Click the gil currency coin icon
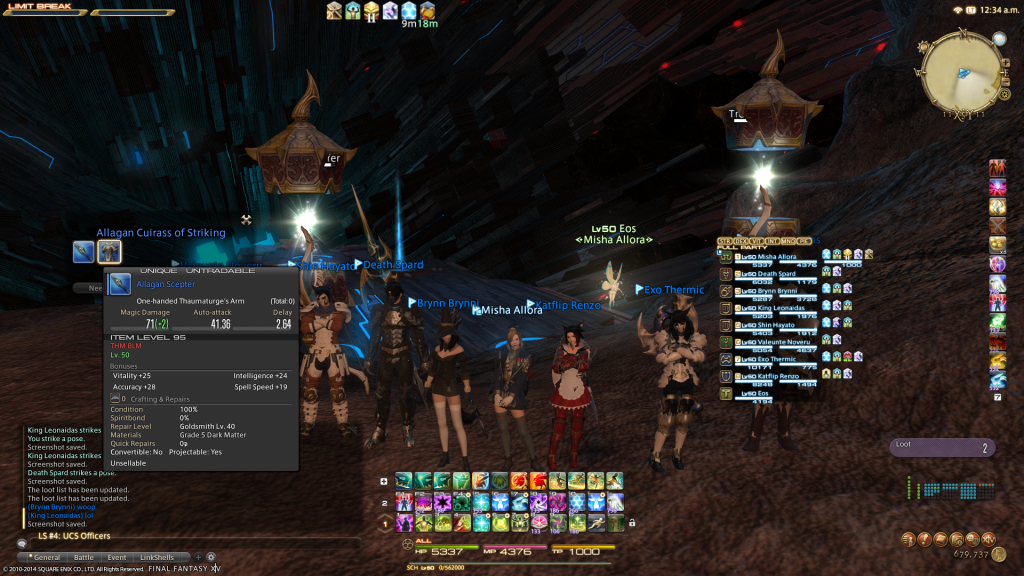This screenshot has width=1024, height=576. coord(999,554)
